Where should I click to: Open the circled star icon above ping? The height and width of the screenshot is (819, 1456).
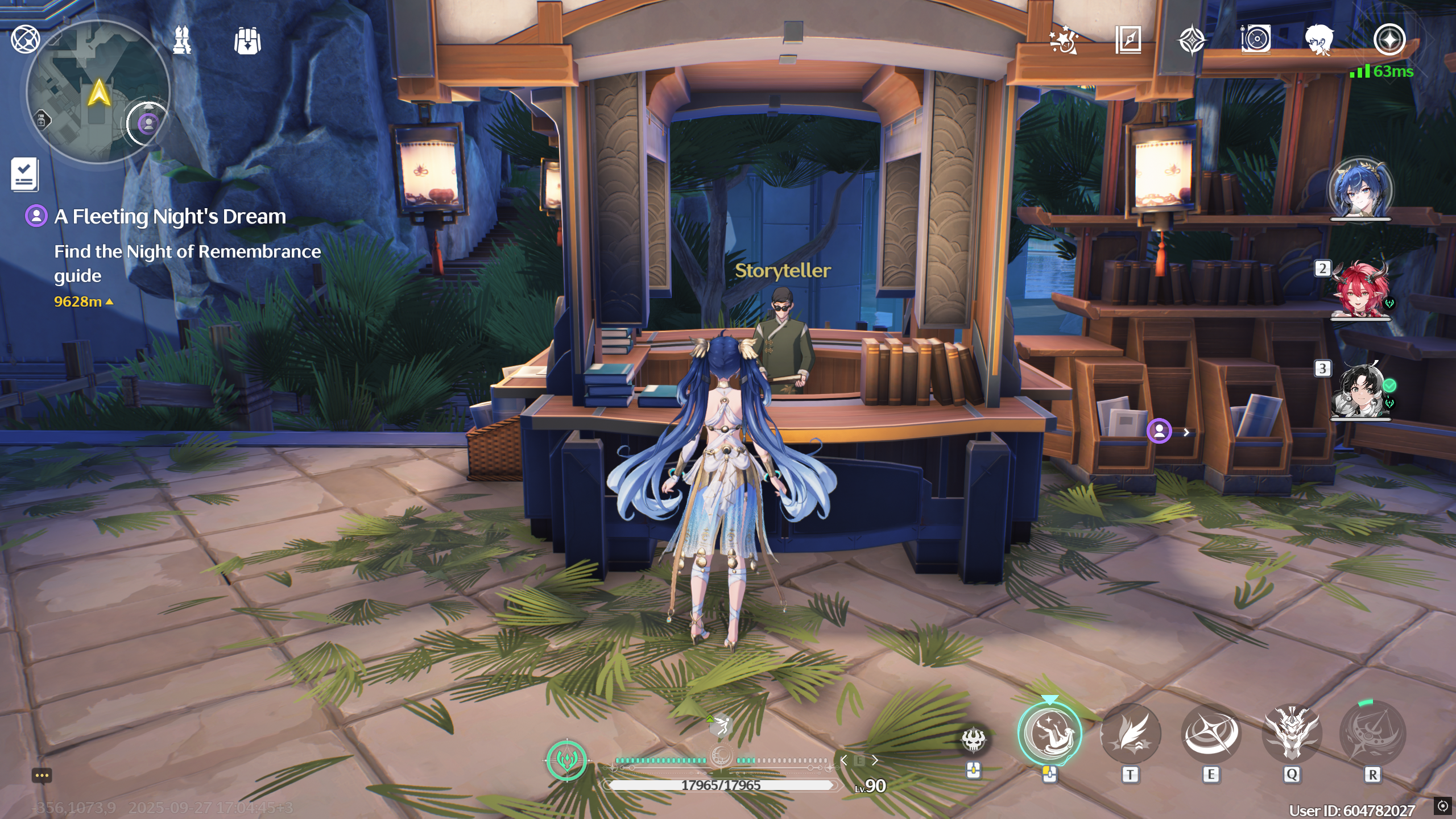point(1389,40)
